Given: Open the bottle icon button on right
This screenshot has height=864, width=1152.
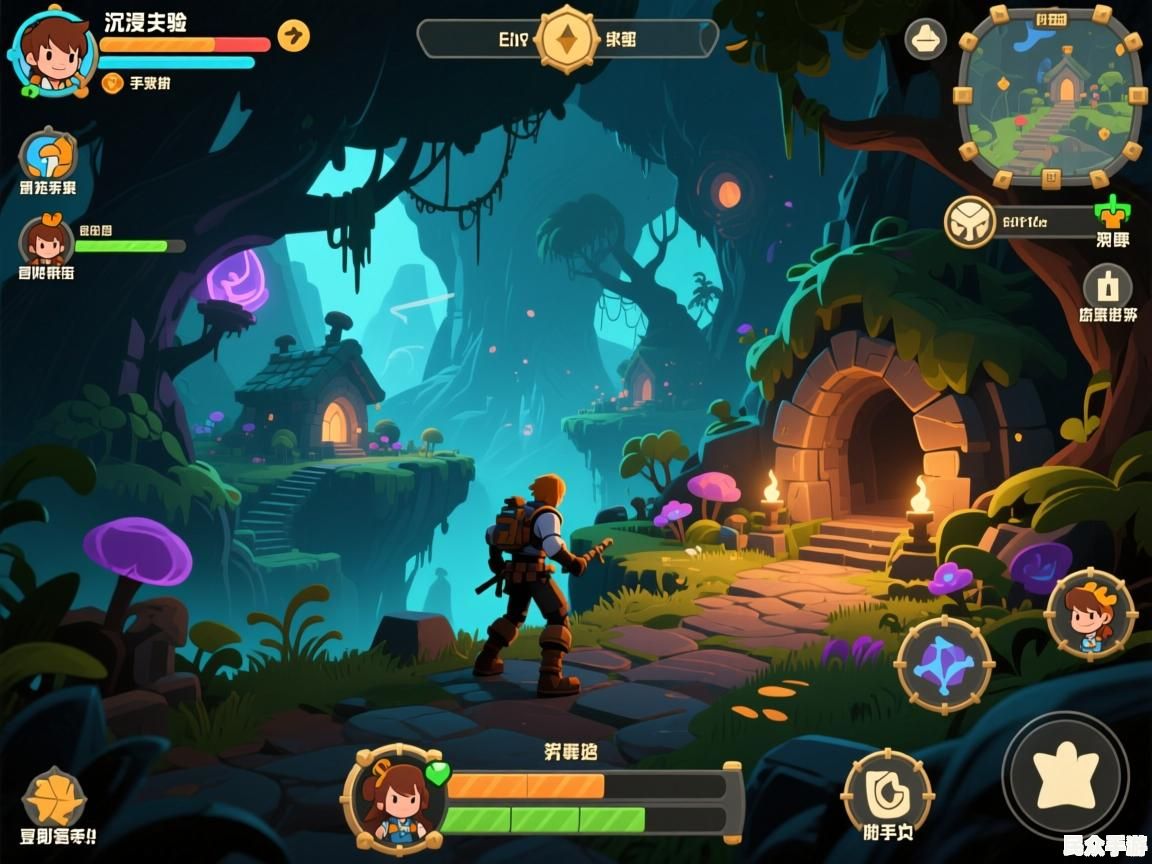Looking at the screenshot, I should coord(1107,287).
